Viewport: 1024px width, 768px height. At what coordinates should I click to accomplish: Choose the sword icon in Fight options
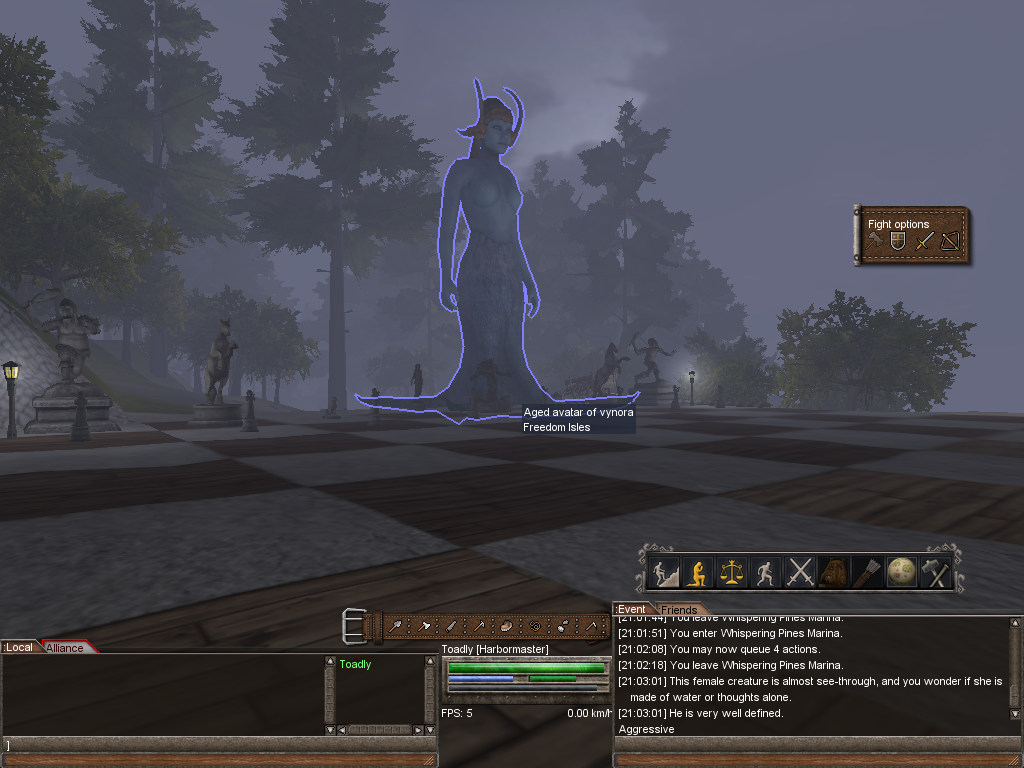click(x=924, y=241)
